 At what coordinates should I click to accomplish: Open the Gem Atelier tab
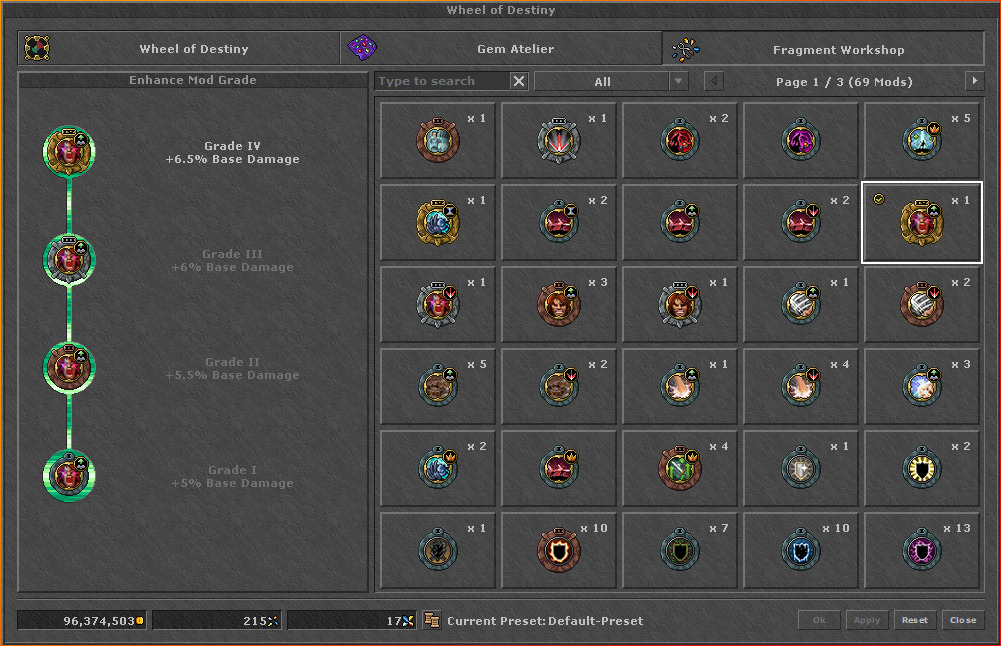(x=502, y=49)
